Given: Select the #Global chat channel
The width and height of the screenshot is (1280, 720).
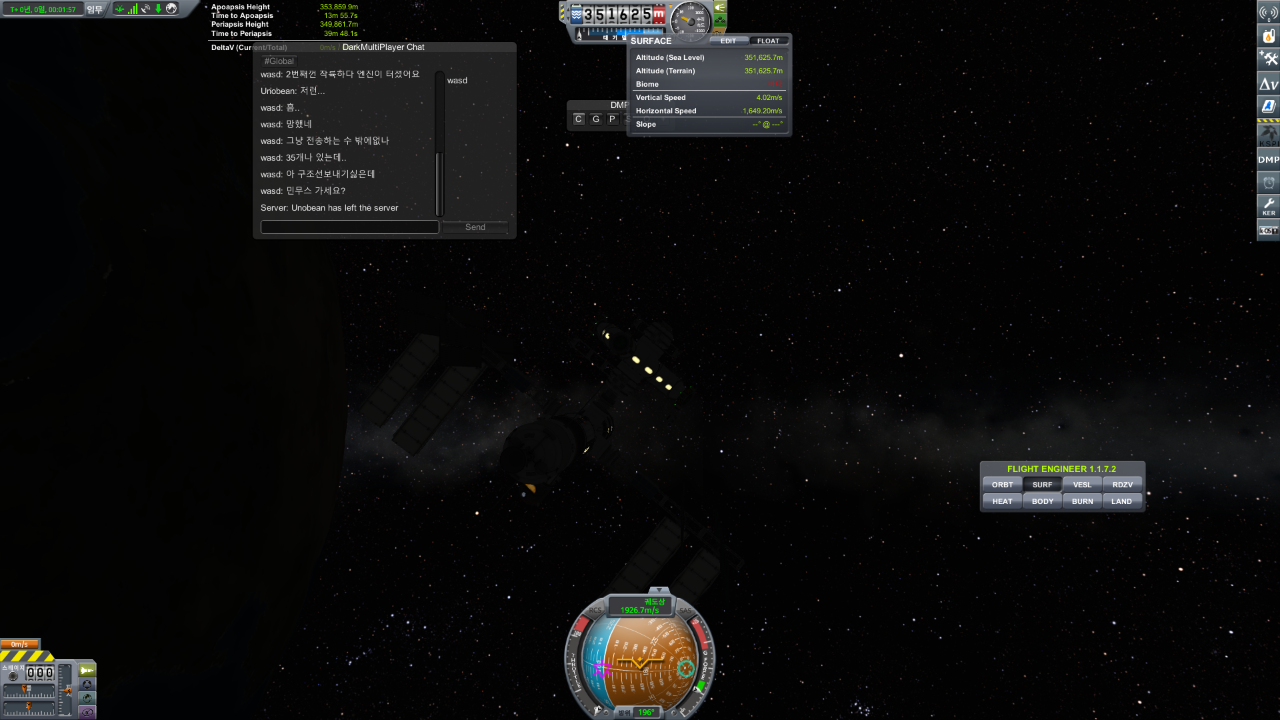Looking at the screenshot, I should click(x=279, y=61).
